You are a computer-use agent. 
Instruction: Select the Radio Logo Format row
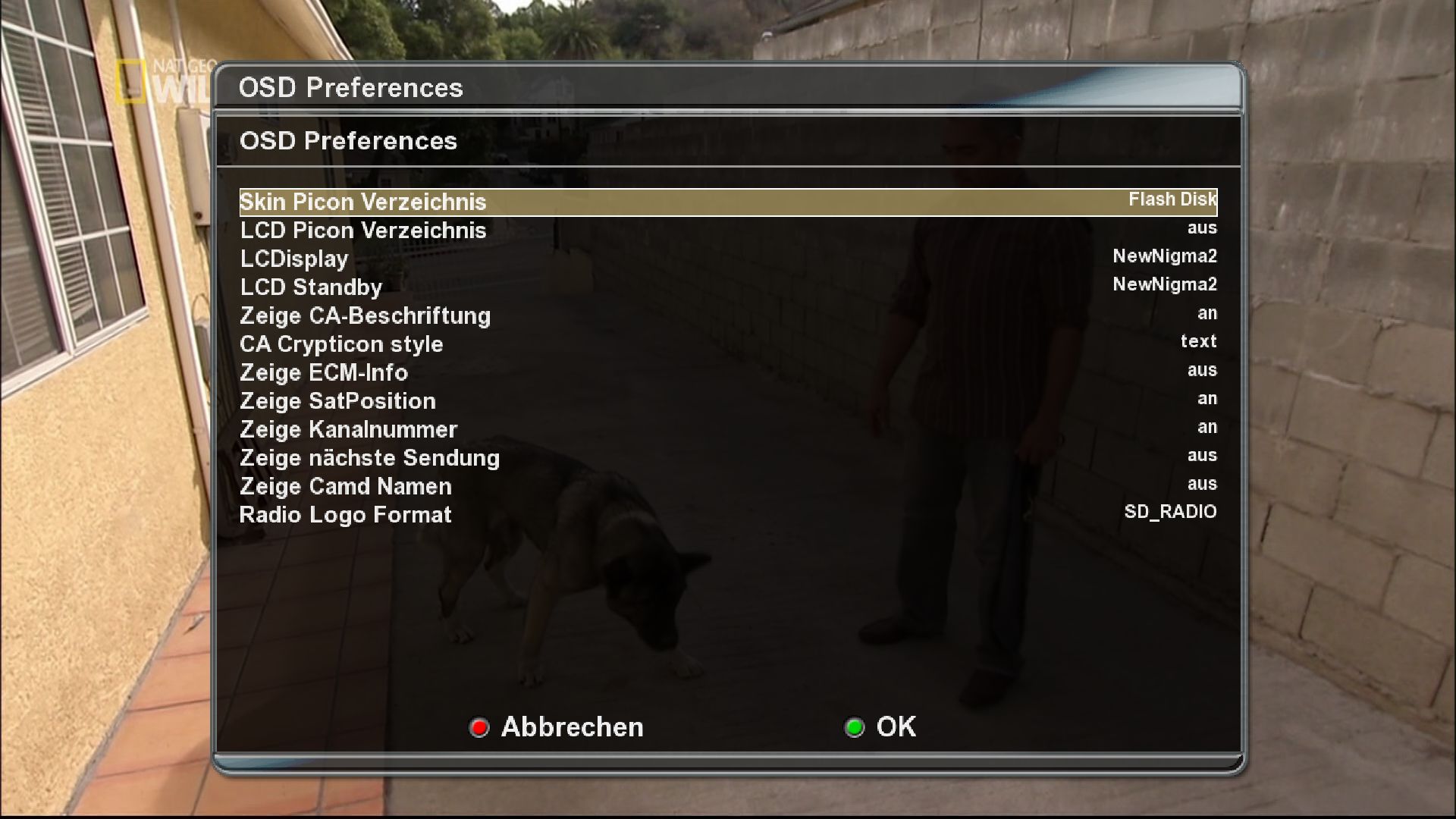[728, 515]
